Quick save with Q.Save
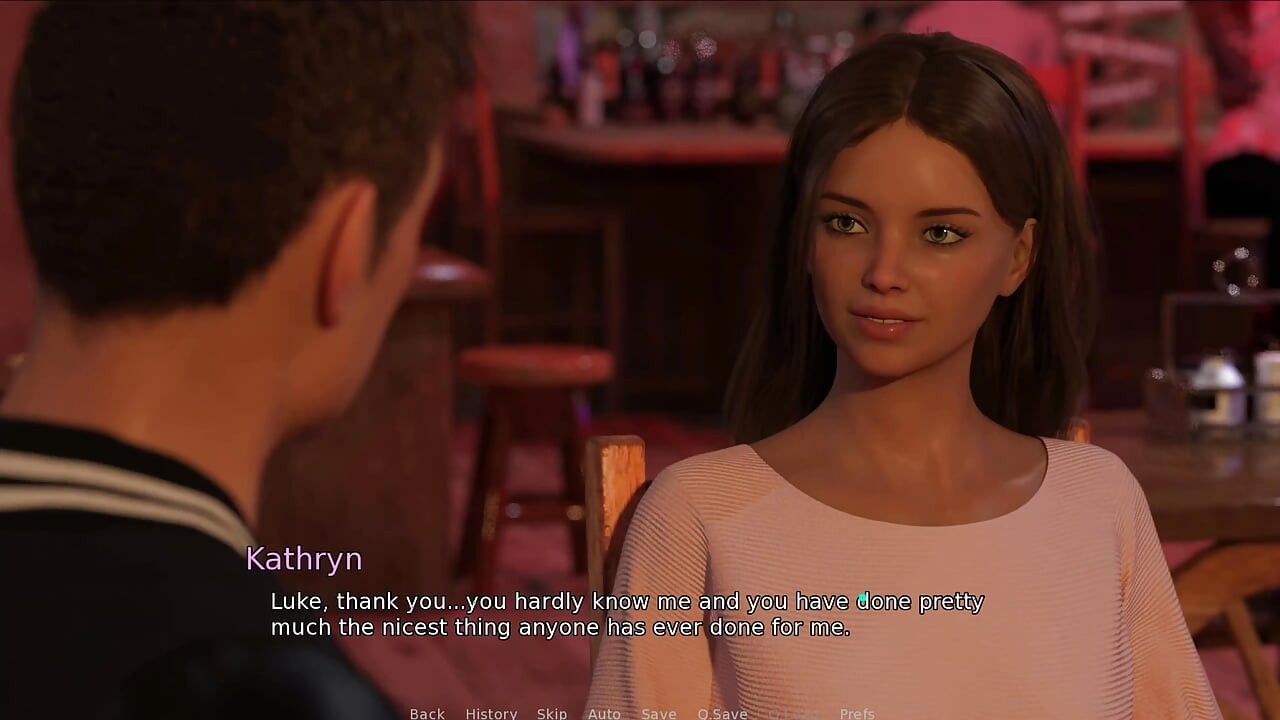The image size is (1280, 720). 723,713
